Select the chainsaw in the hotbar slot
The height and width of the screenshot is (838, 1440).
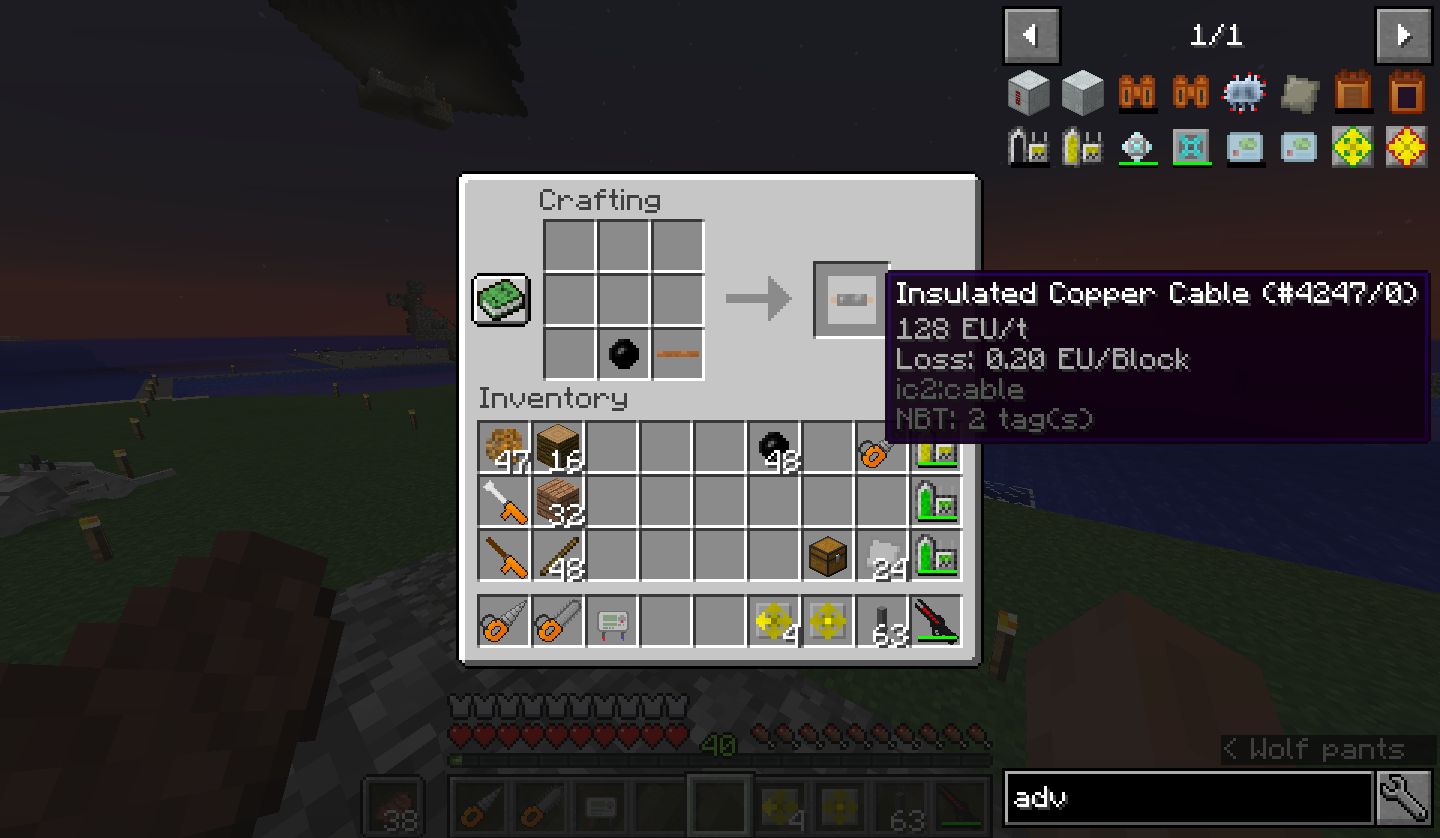558,621
